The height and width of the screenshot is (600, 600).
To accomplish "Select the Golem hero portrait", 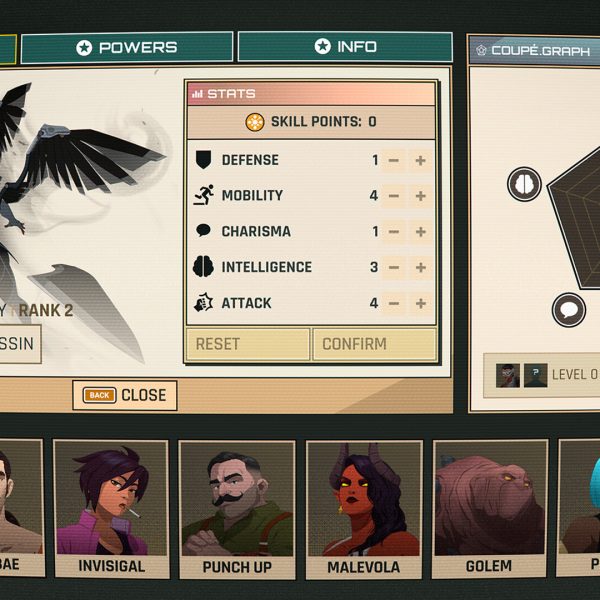I will pyautogui.click(x=488, y=508).
